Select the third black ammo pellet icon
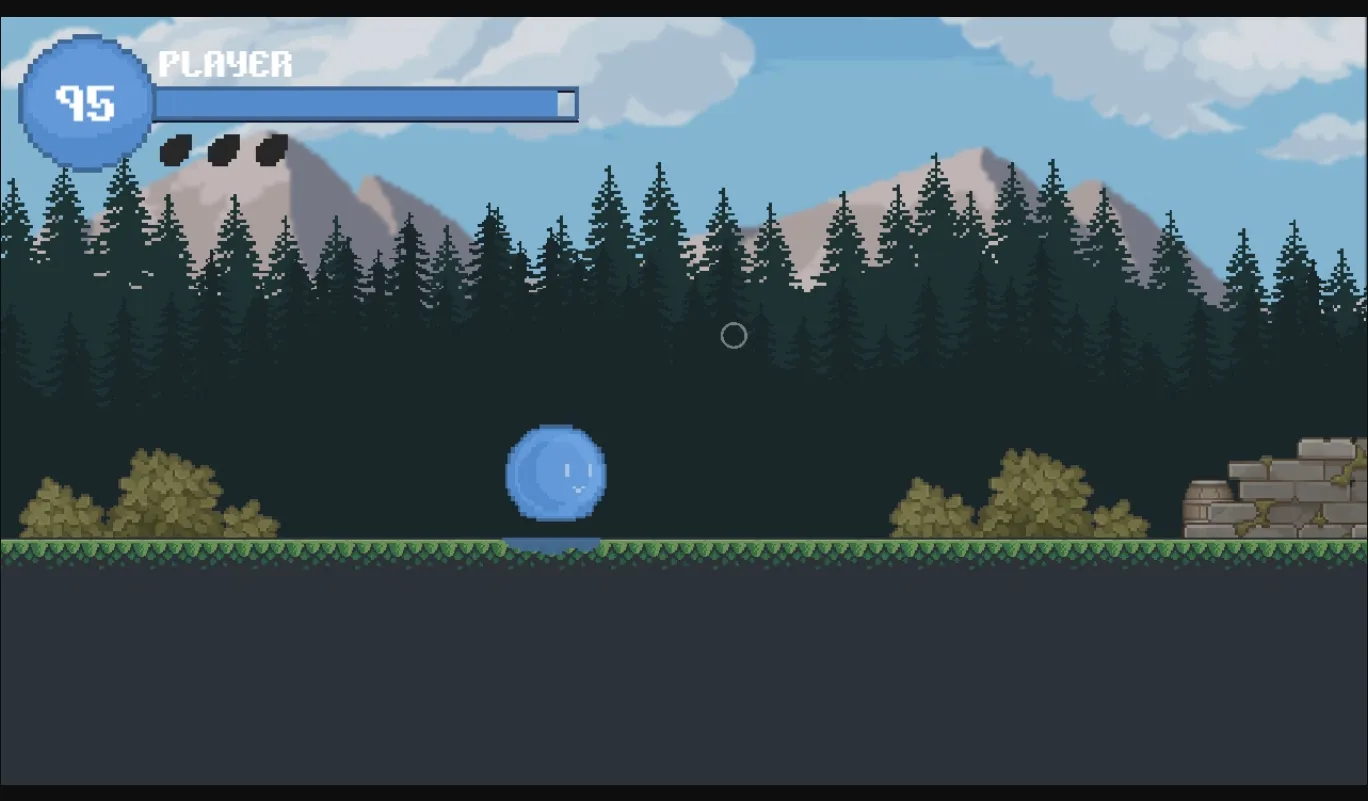1368x801 pixels. (270, 149)
